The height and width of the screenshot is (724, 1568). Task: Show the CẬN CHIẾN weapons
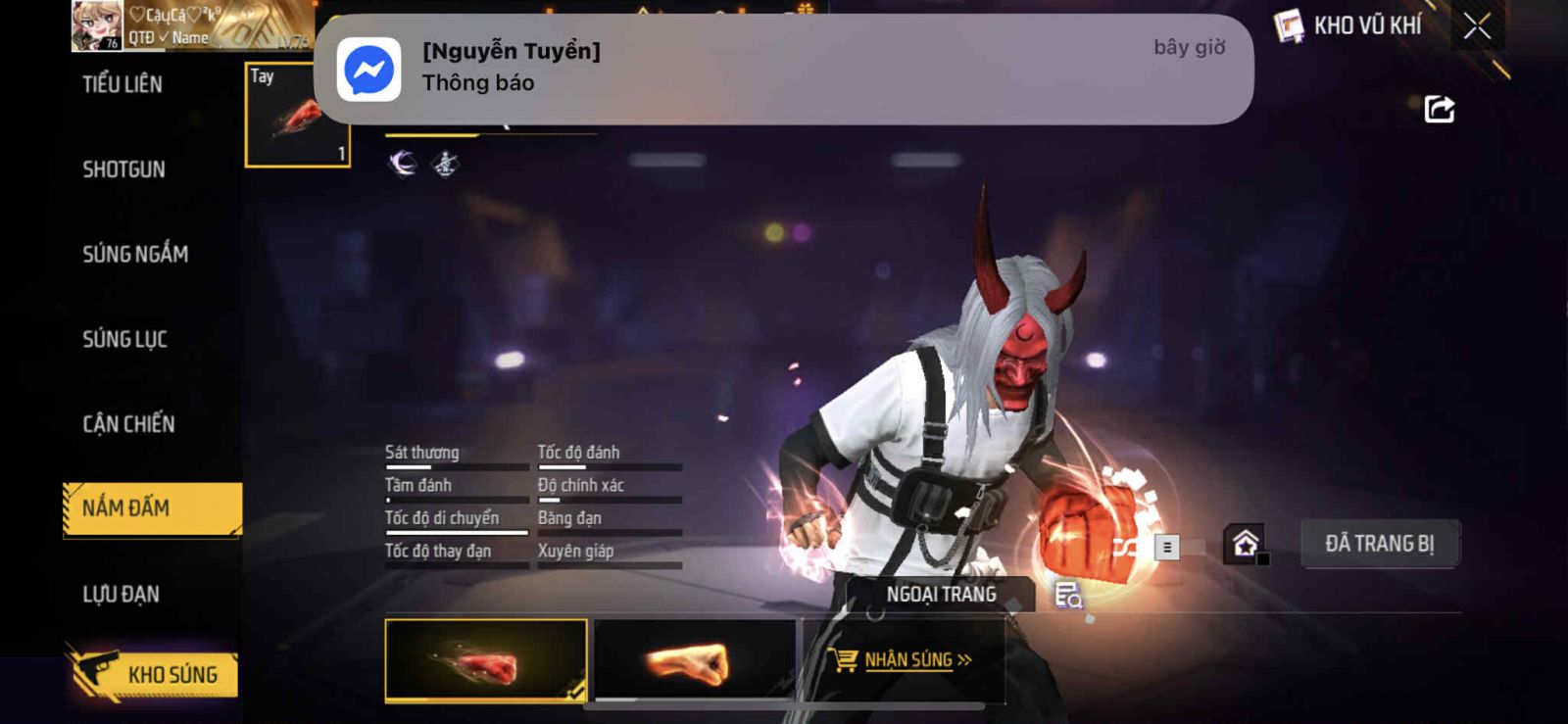pos(128,424)
